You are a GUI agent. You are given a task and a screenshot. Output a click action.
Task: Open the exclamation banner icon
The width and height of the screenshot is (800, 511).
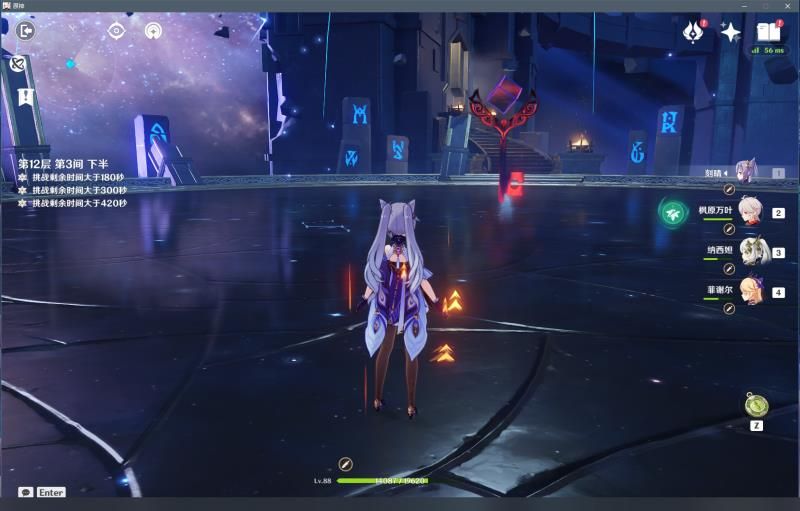pyautogui.click(x=26, y=96)
